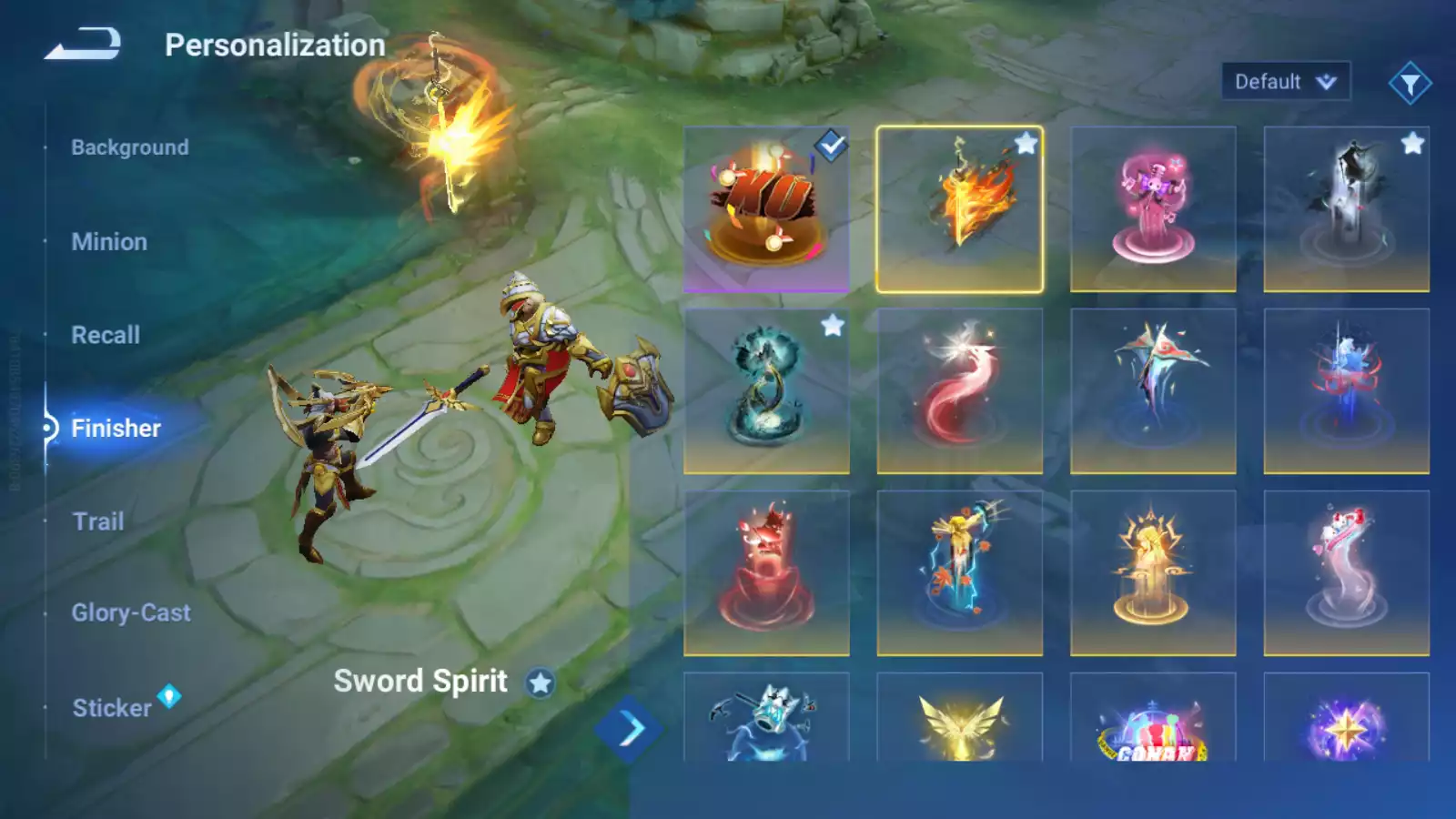Click the blue diamond next arrow
Image resolution: width=1456 pixels, height=819 pixels.
629,729
